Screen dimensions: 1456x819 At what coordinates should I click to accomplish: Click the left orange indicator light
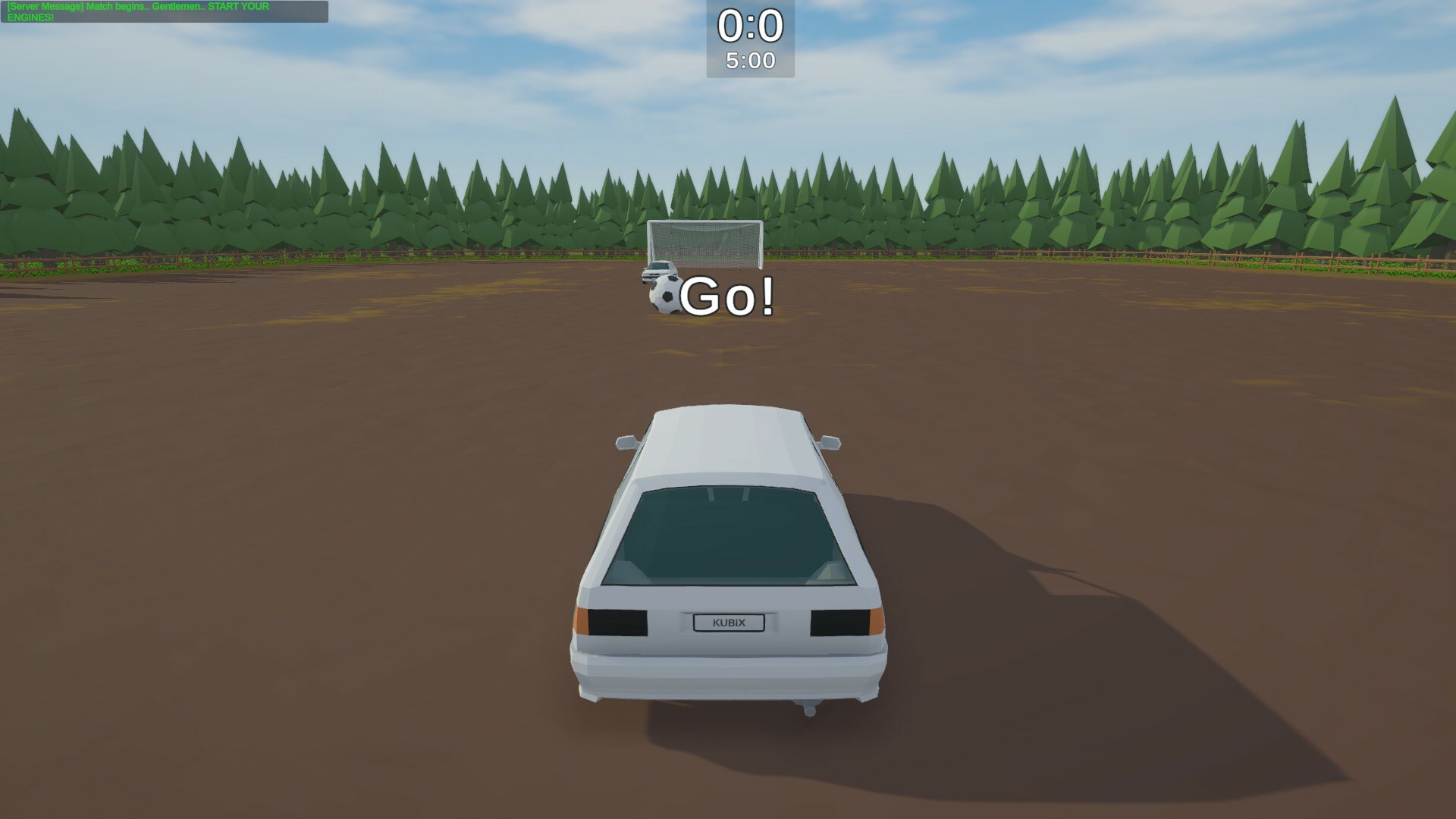(x=580, y=623)
